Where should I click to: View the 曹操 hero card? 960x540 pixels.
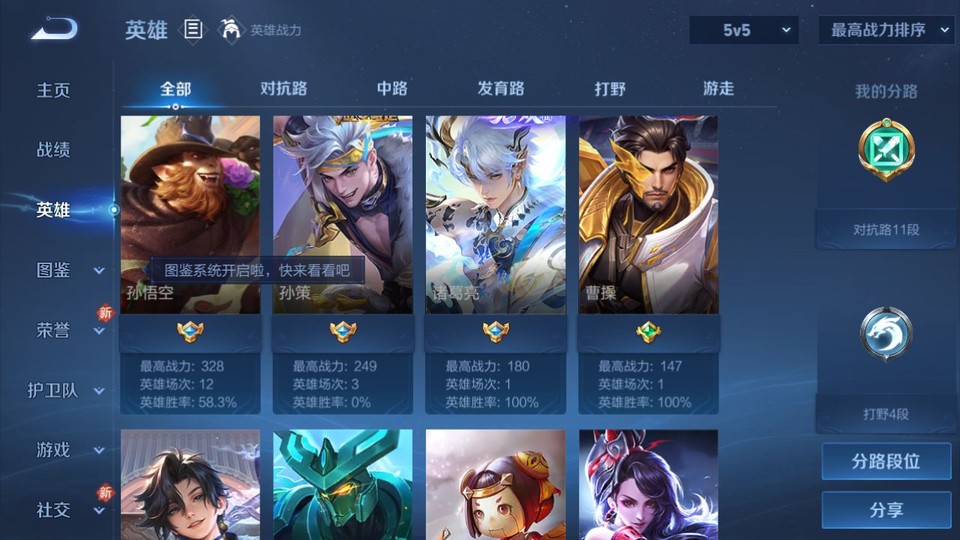coord(648,214)
